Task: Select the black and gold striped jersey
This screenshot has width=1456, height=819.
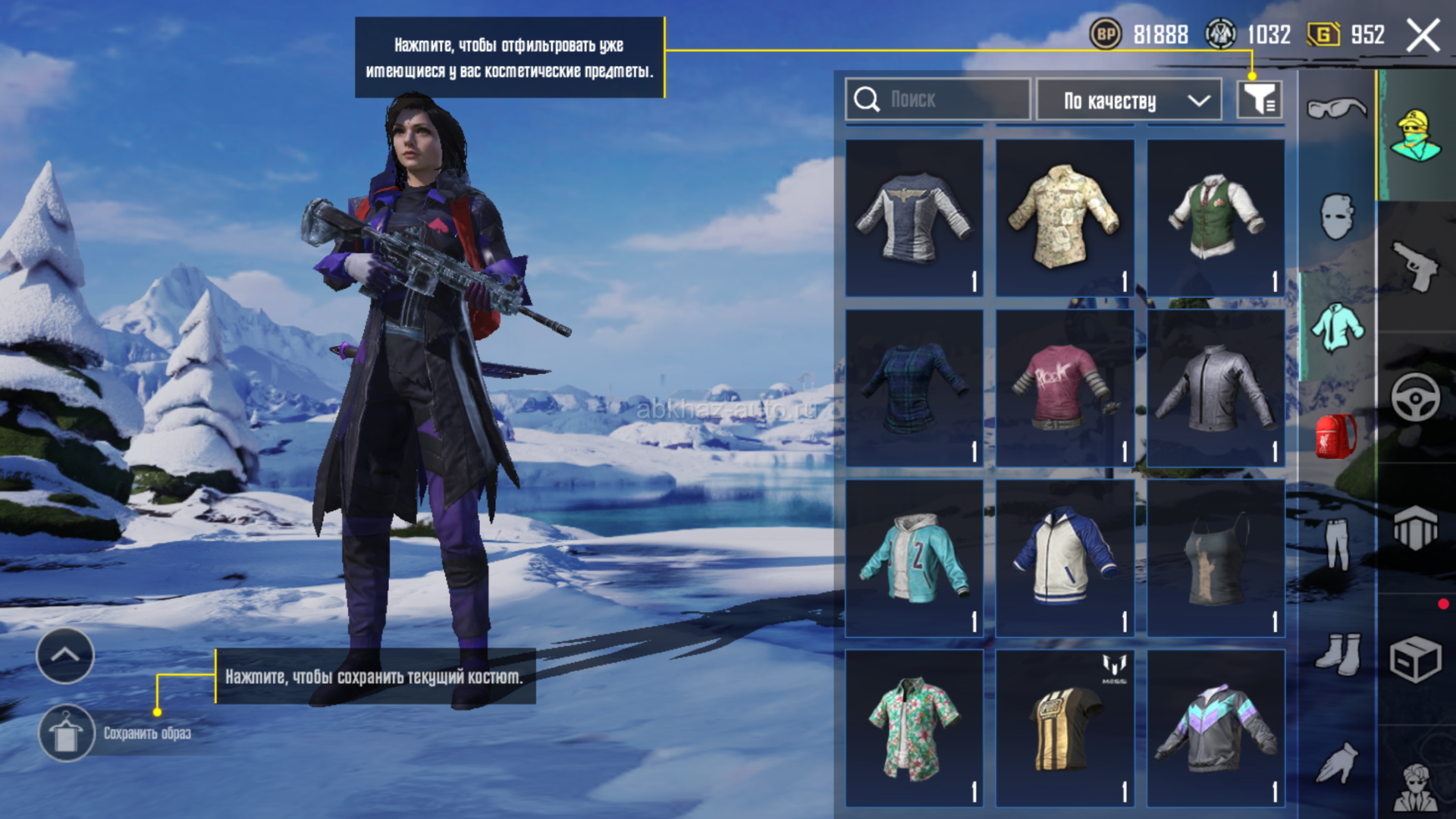Action: point(1065,728)
